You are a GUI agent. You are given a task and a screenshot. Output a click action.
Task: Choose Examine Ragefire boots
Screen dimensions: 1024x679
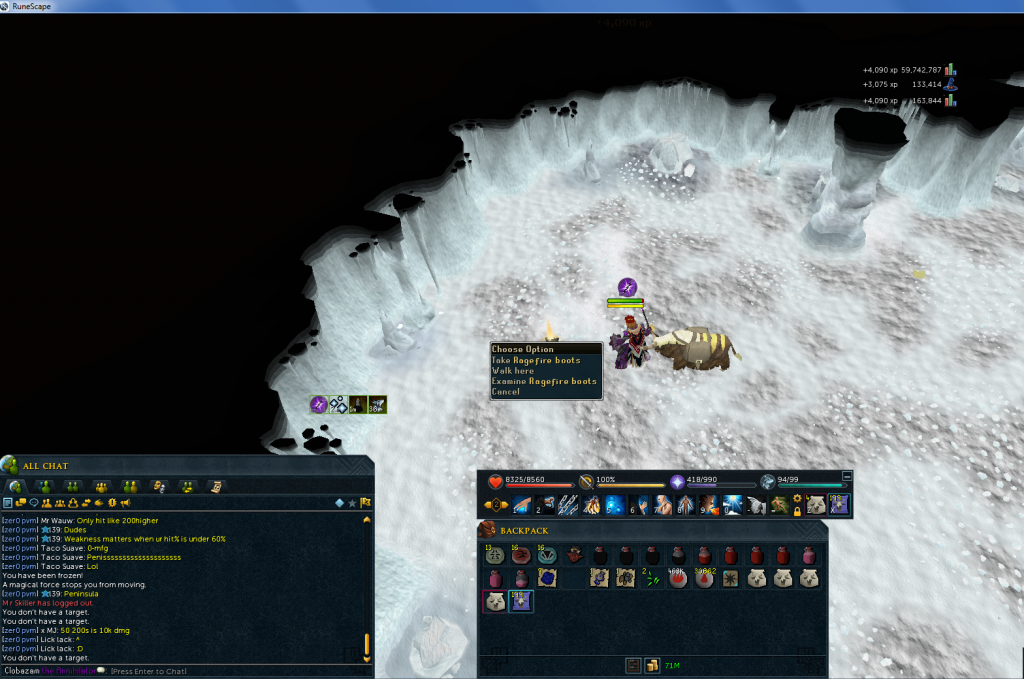tap(544, 381)
